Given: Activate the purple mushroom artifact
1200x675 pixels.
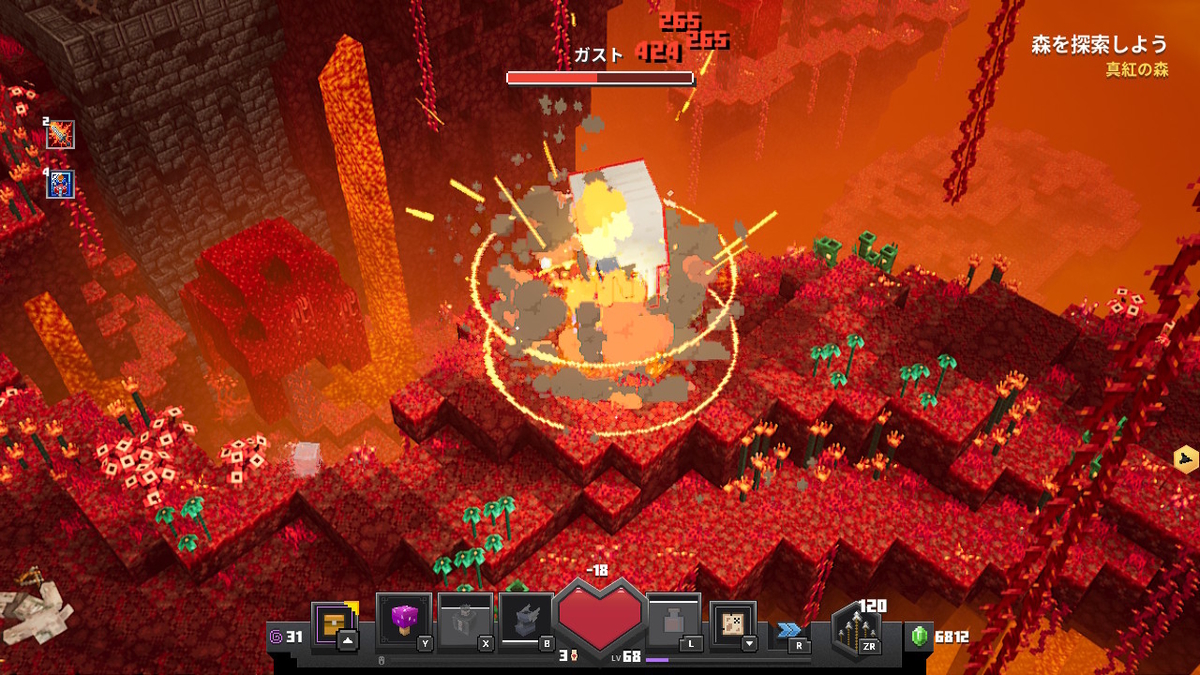Looking at the screenshot, I should tap(404, 621).
